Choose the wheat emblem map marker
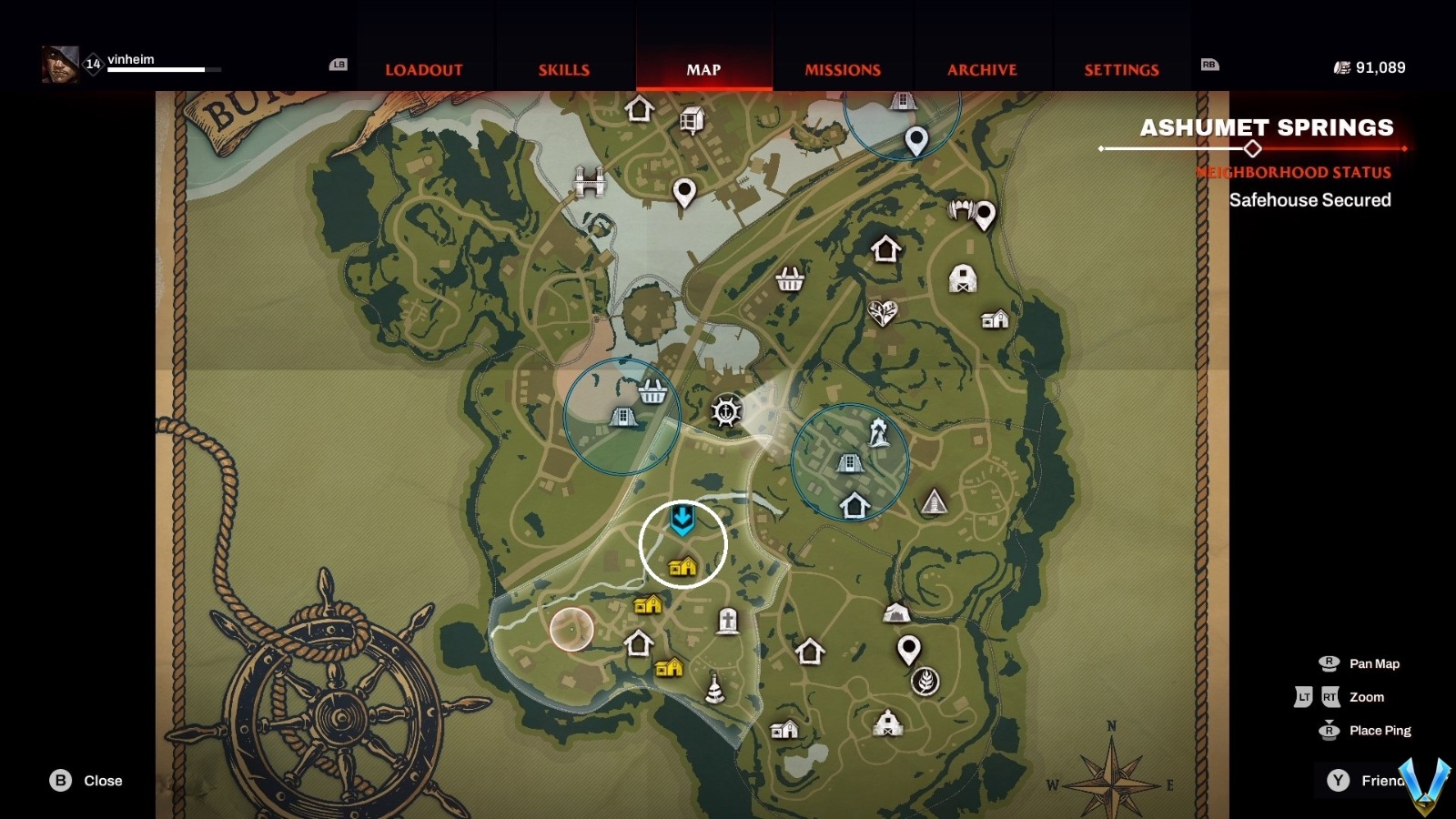1456x819 pixels. coord(925,682)
